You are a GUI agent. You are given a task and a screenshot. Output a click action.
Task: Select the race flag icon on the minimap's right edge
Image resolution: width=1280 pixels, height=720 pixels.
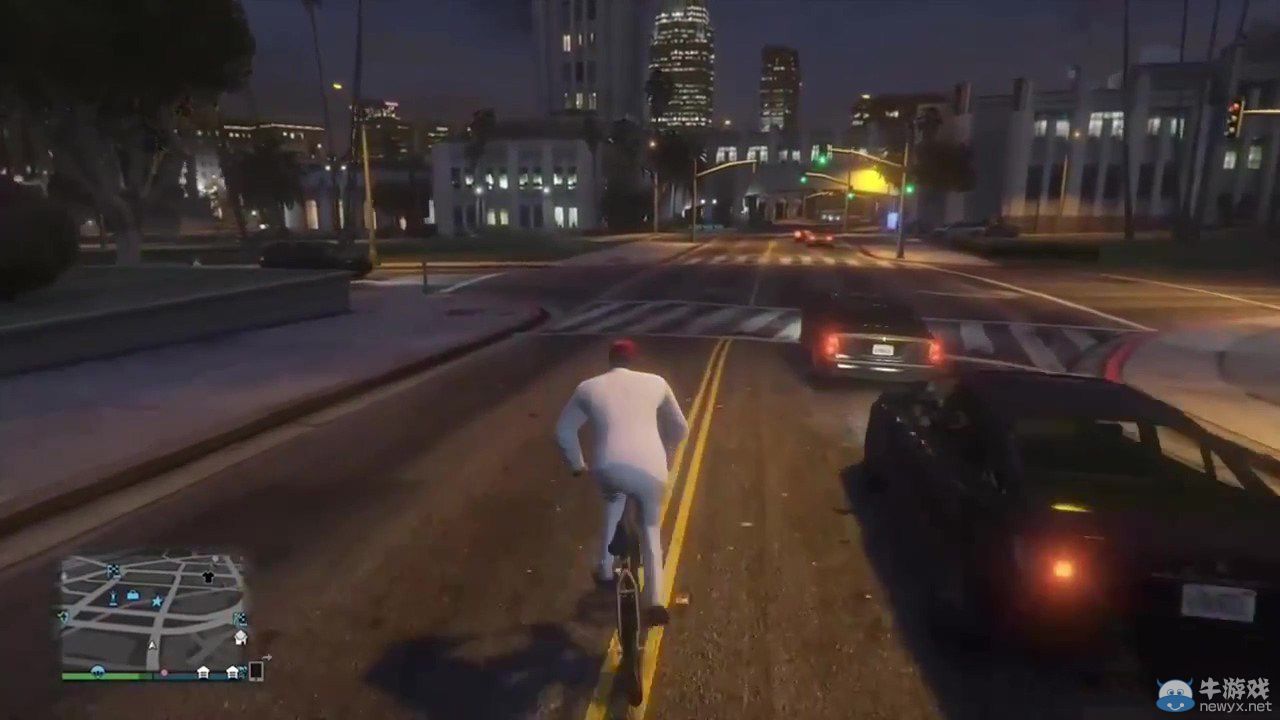[x=241, y=619]
